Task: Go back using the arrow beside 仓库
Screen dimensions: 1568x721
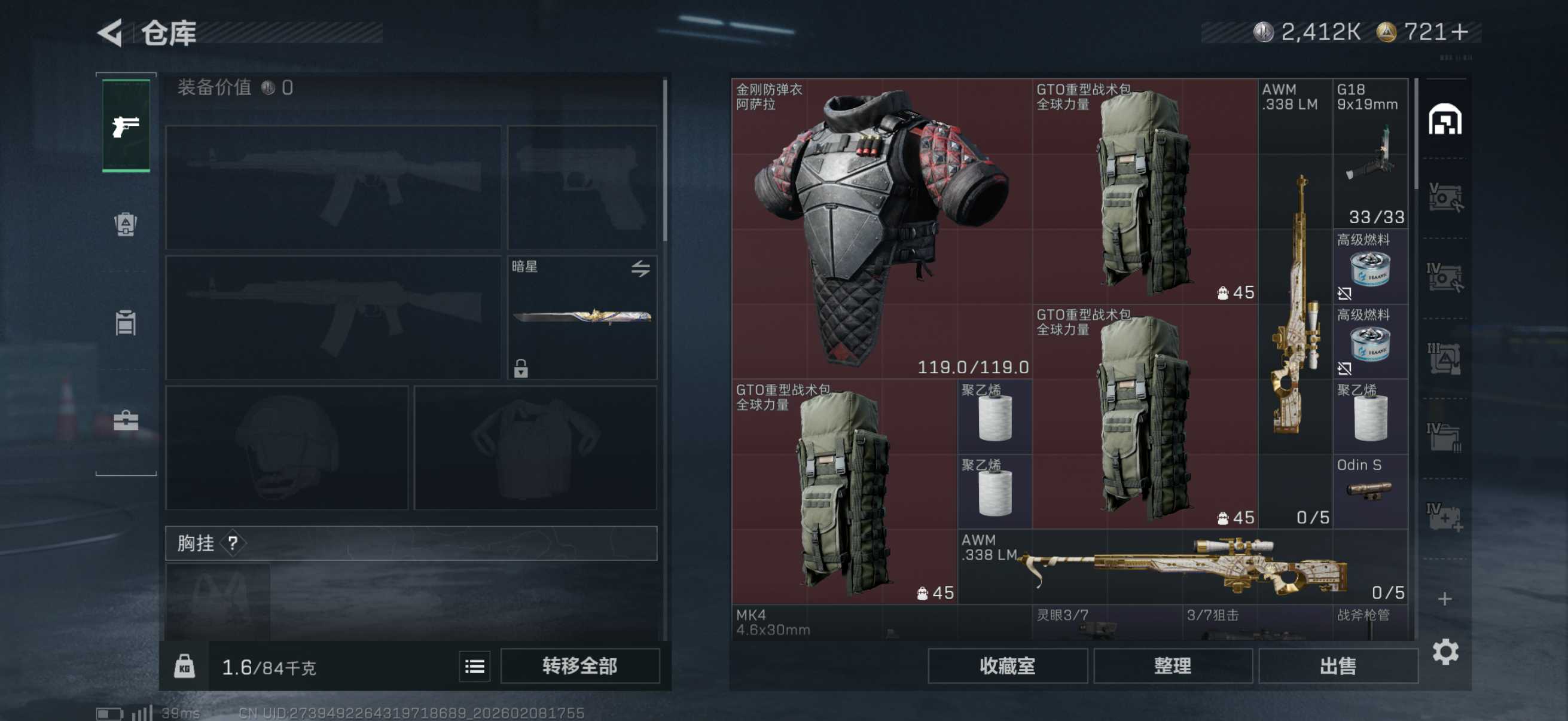Action: [x=111, y=33]
